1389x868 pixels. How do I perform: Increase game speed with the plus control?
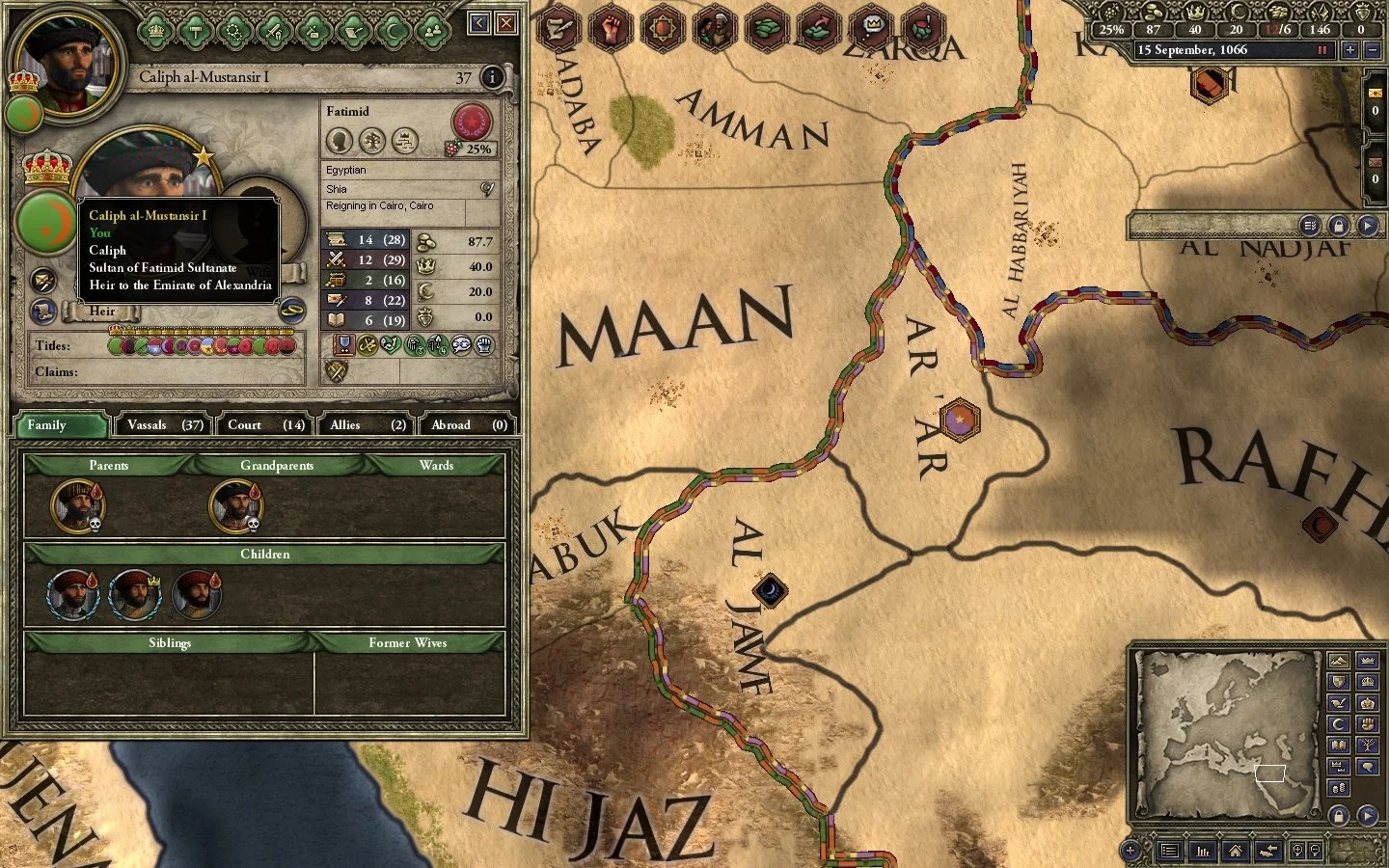[1349, 50]
